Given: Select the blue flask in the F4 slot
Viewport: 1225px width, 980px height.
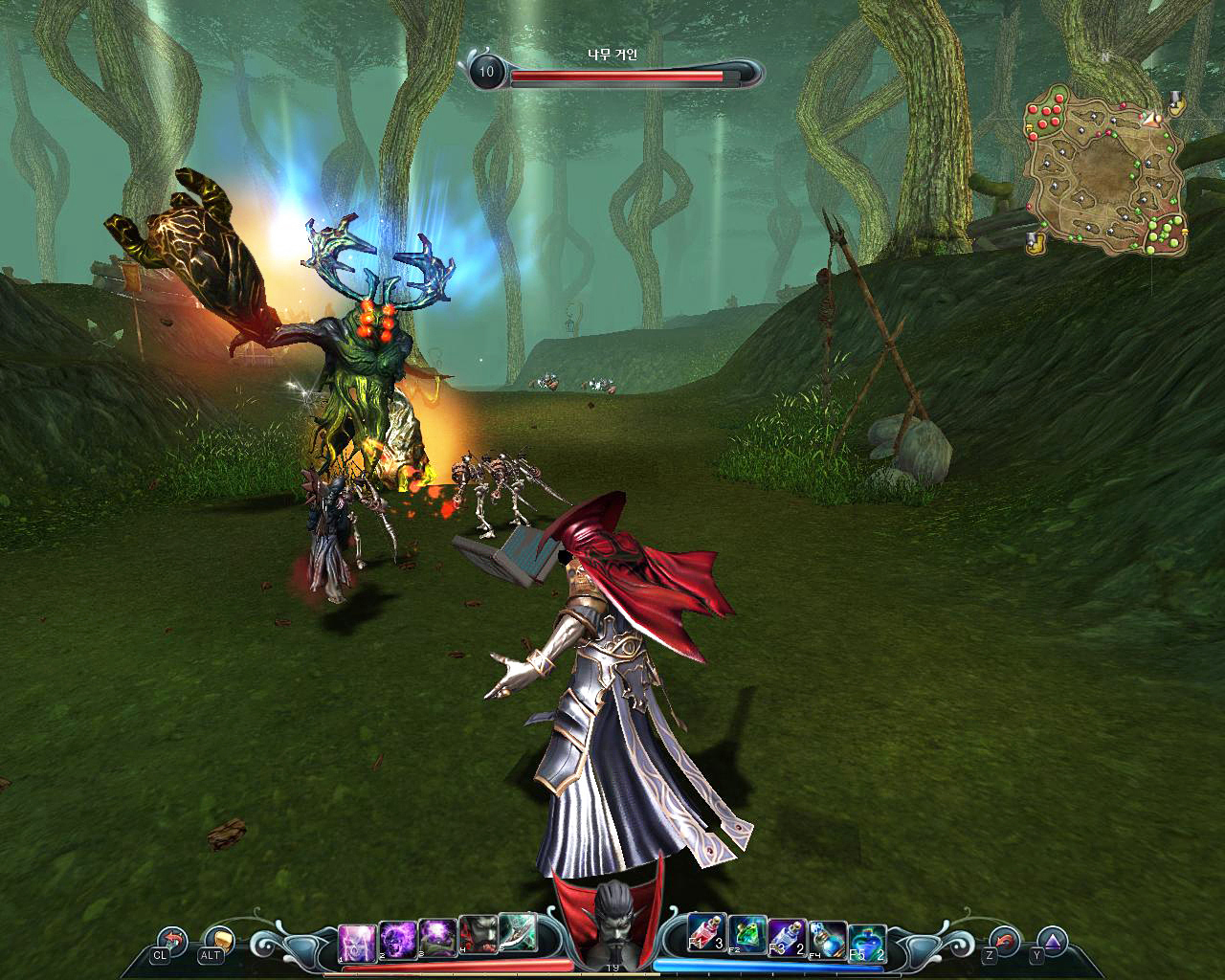Looking at the screenshot, I should pyautogui.click(x=828, y=939).
